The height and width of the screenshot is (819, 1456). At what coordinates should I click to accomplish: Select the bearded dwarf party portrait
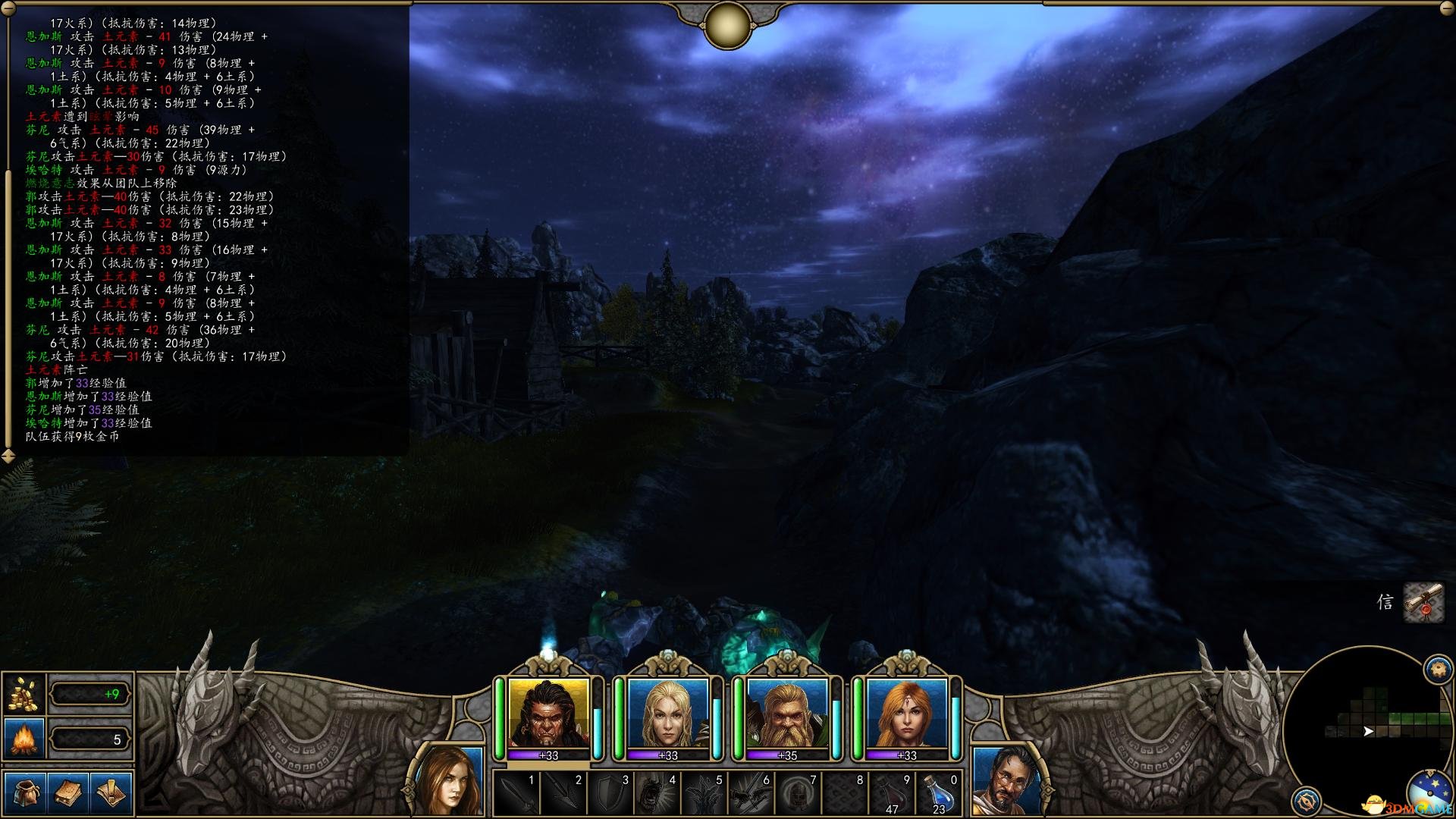pyautogui.click(x=786, y=714)
